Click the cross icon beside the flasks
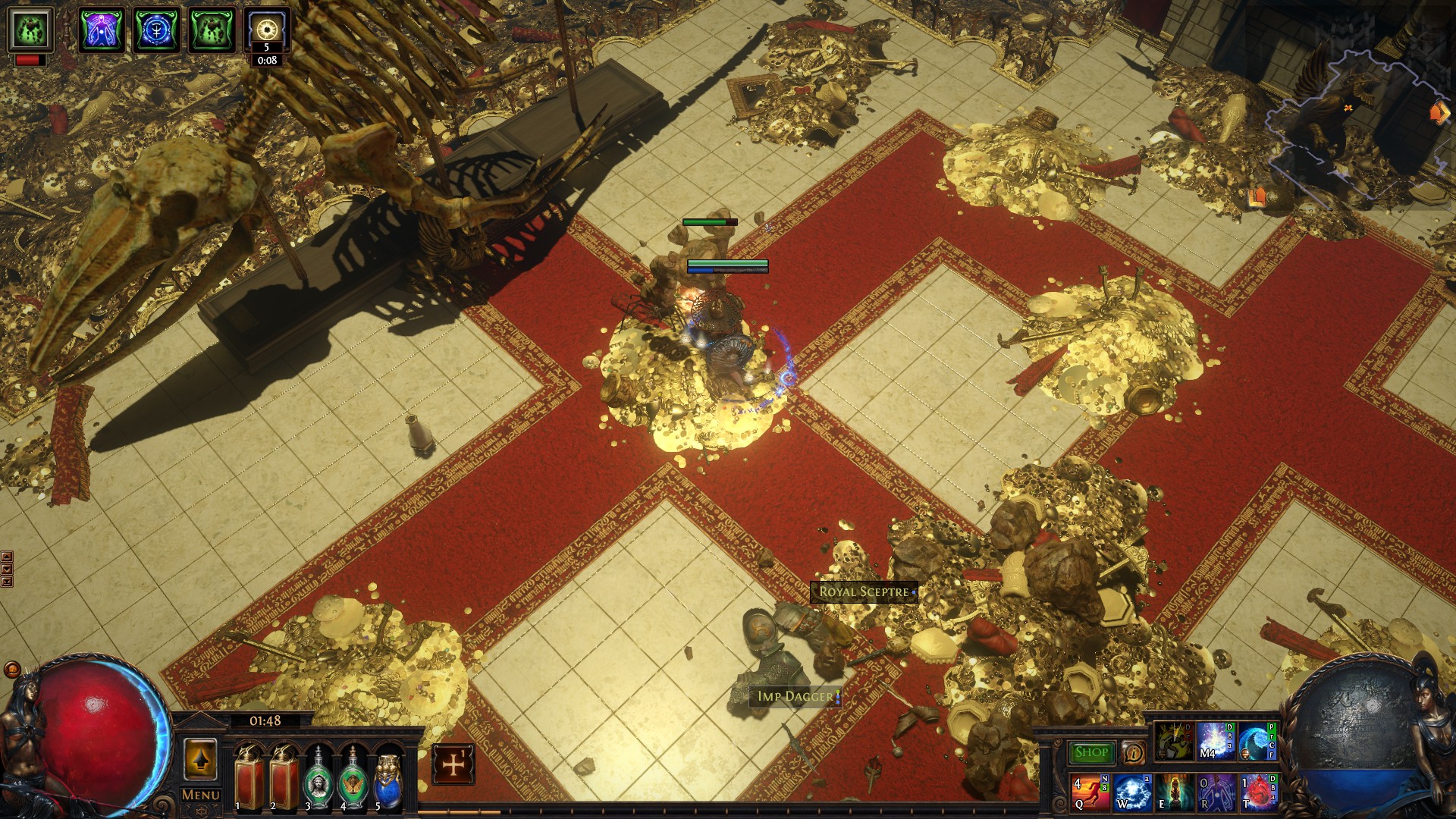Viewport: 1456px width, 819px height. pos(453,764)
